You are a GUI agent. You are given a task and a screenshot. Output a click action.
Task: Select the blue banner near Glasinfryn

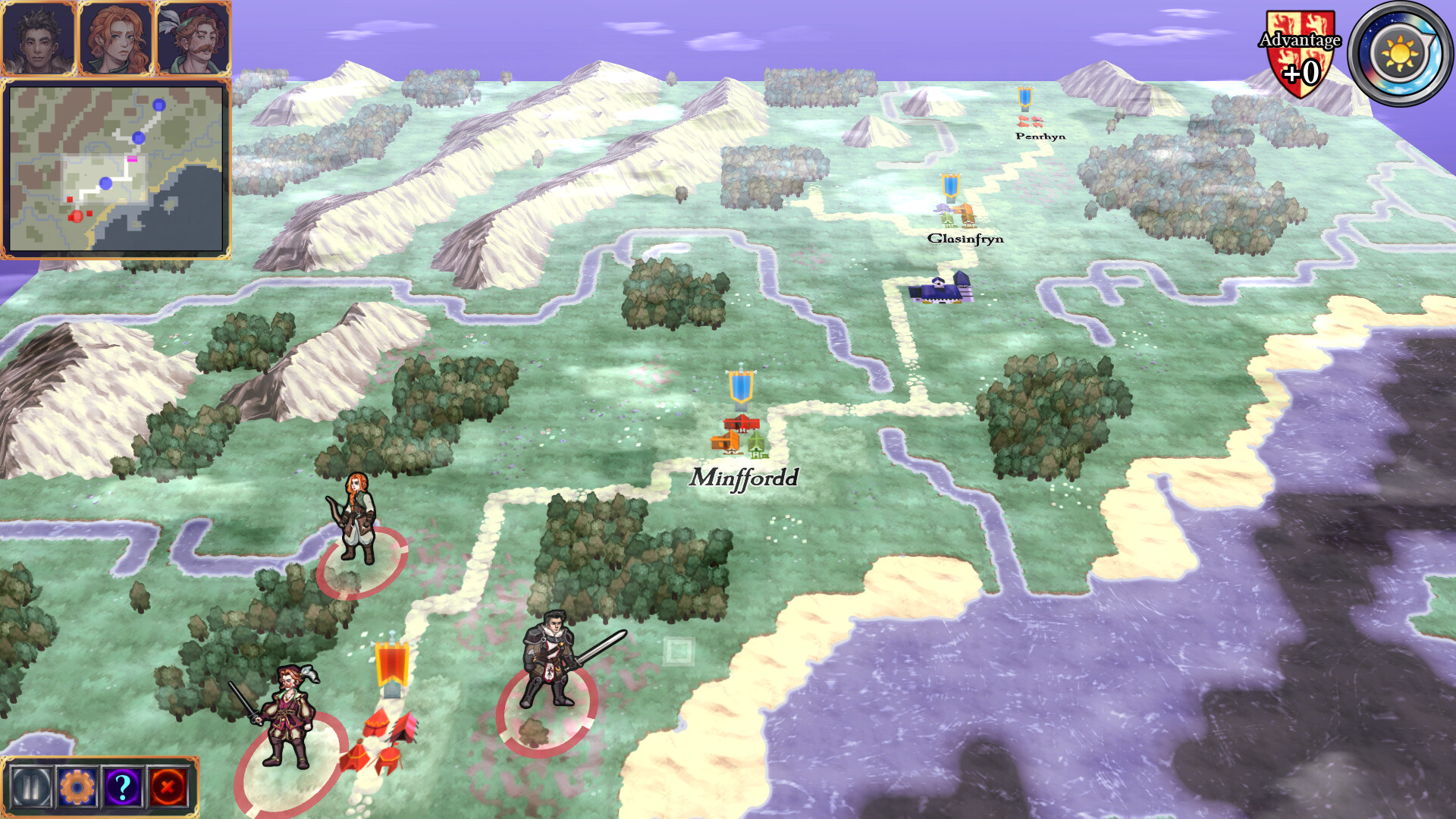(951, 187)
